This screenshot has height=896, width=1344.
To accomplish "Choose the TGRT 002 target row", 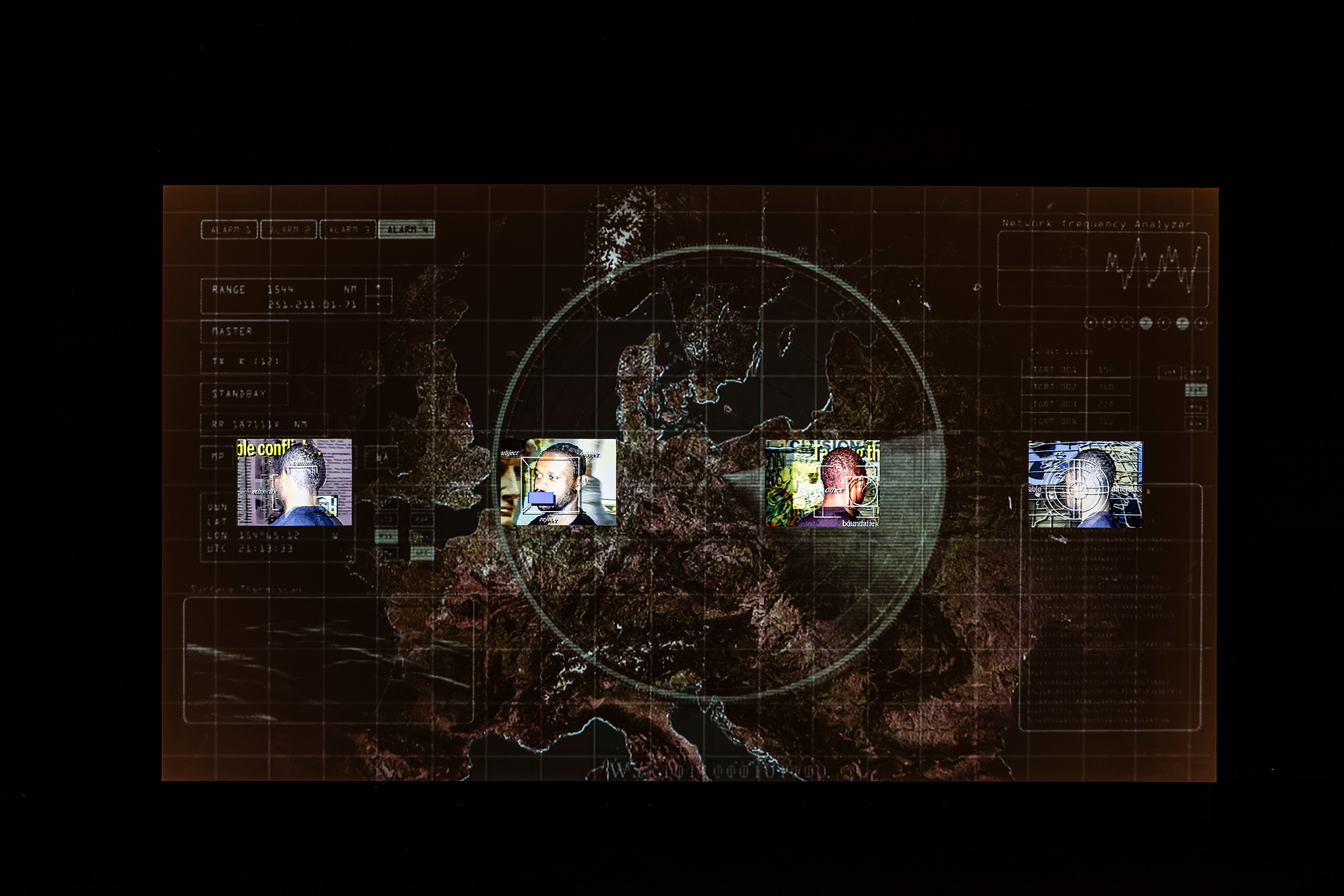I will point(1076,387).
